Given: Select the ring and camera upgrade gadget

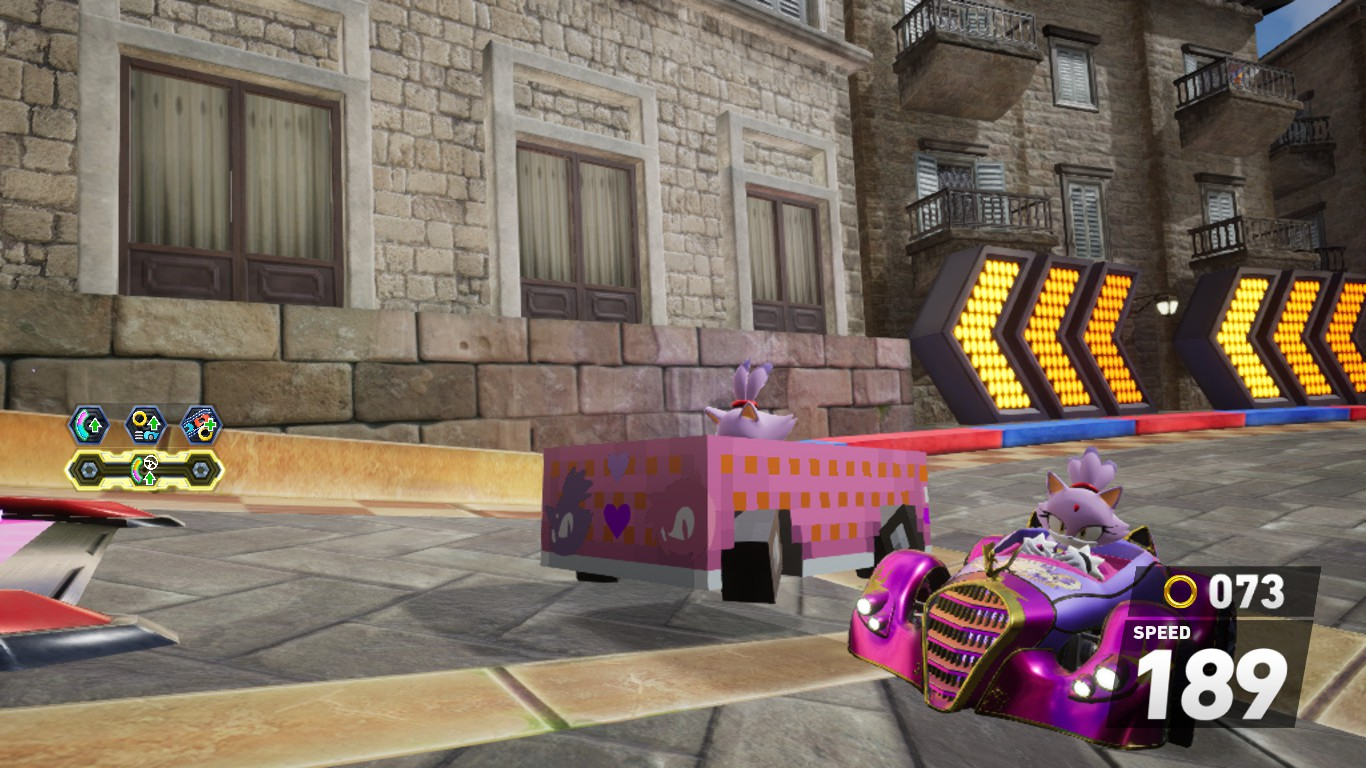Looking at the screenshot, I should click(145, 425).
